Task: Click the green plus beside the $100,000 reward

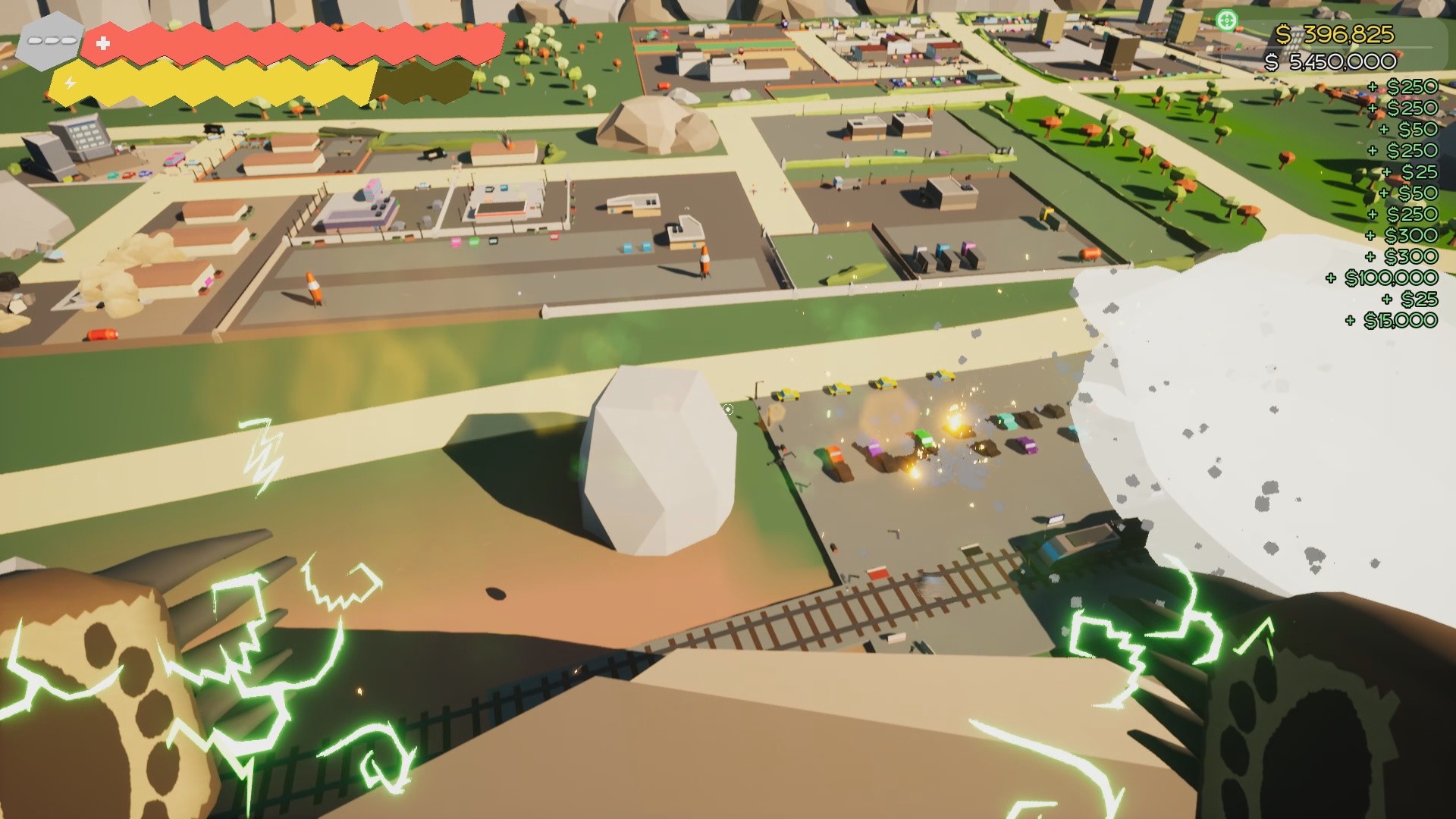Action: click(1332, 279)
